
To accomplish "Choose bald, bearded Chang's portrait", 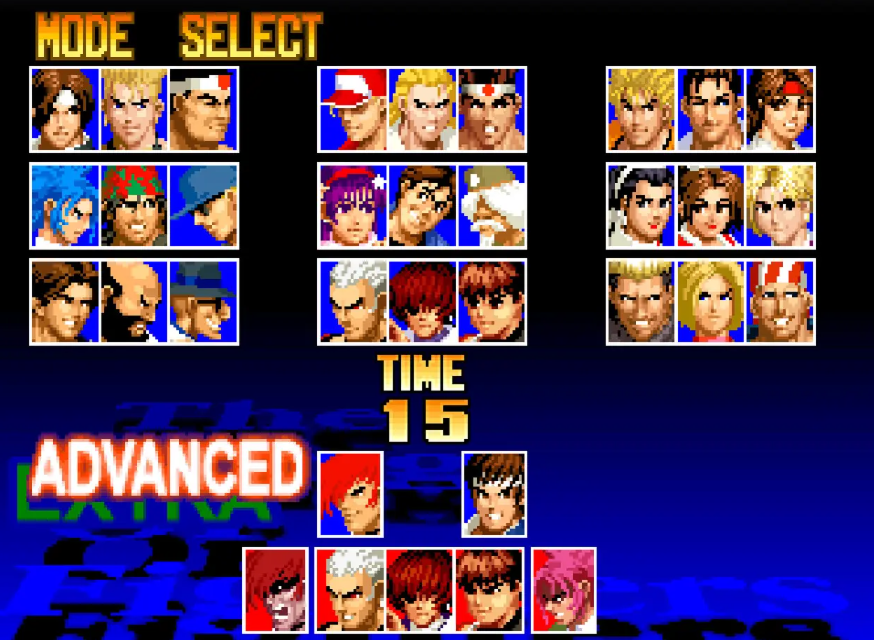I will (134, 302).
